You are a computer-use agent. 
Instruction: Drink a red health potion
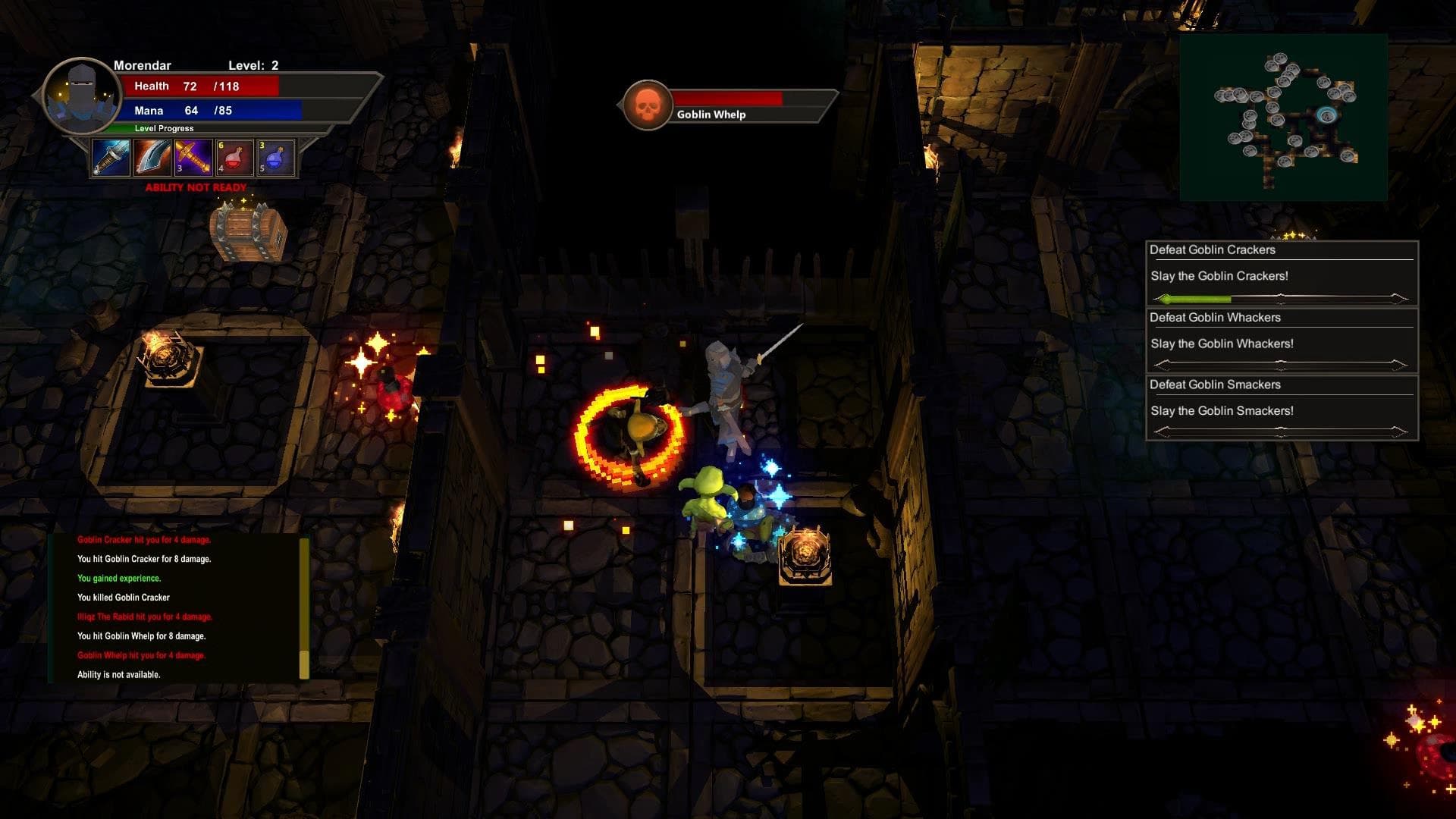pyautogui.click(x=234, y=158)
